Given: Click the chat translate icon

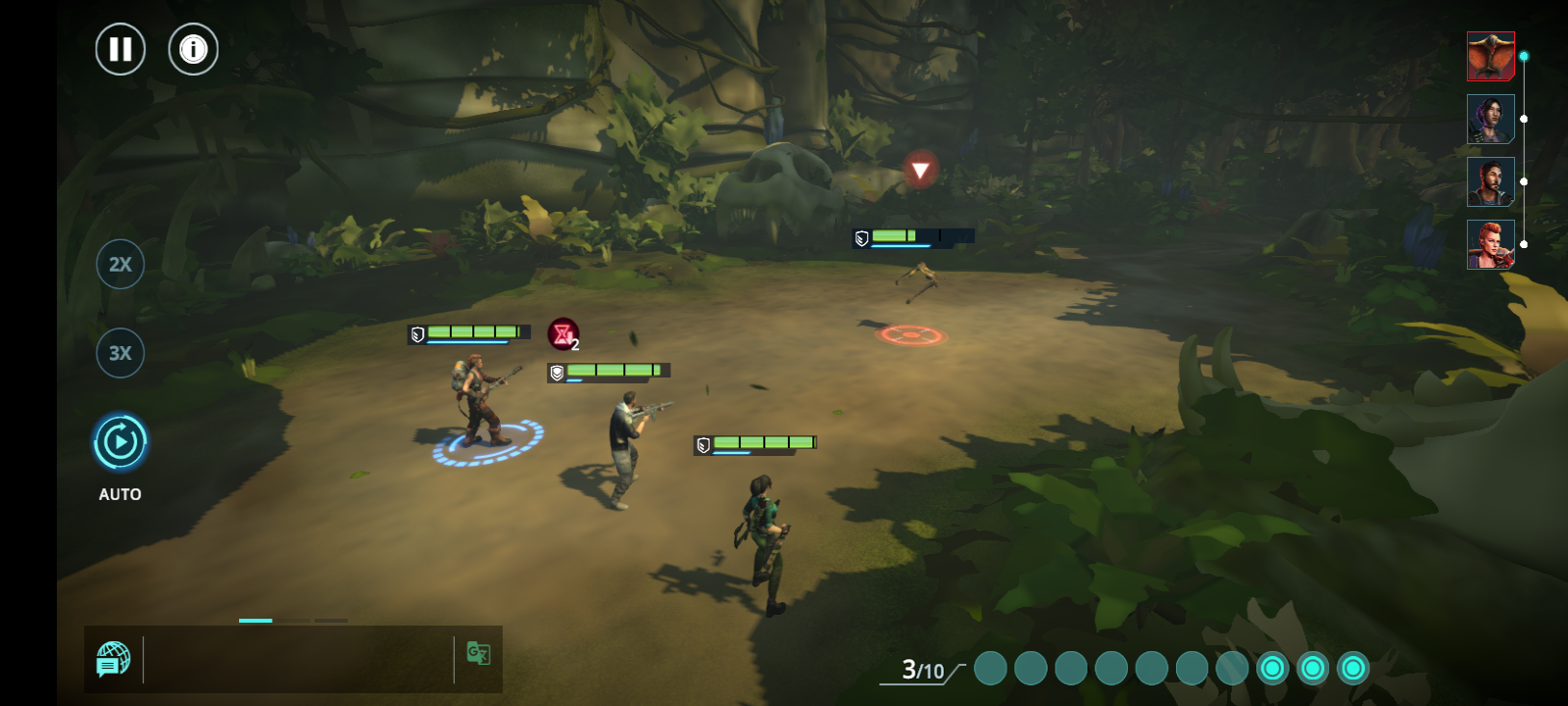Looking at the screenshot, I should pyautogui.click(x=478, y=653).
